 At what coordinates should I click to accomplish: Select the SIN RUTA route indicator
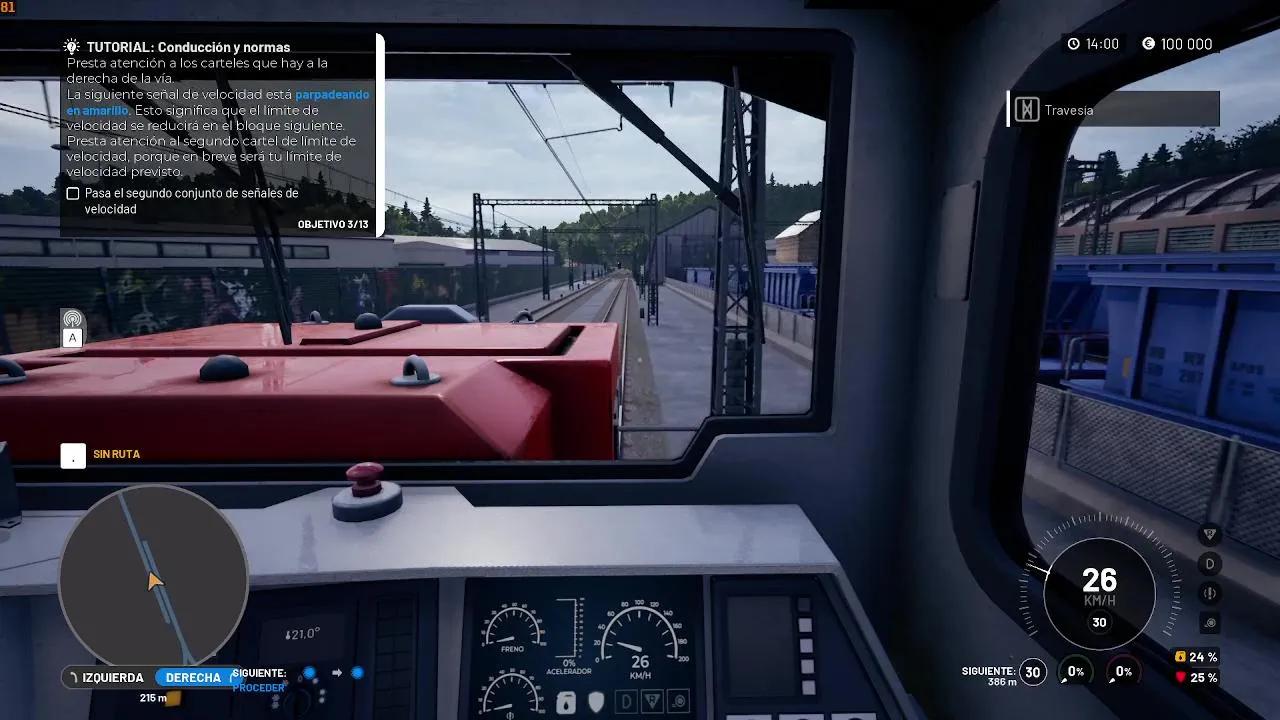coord(116,455)
